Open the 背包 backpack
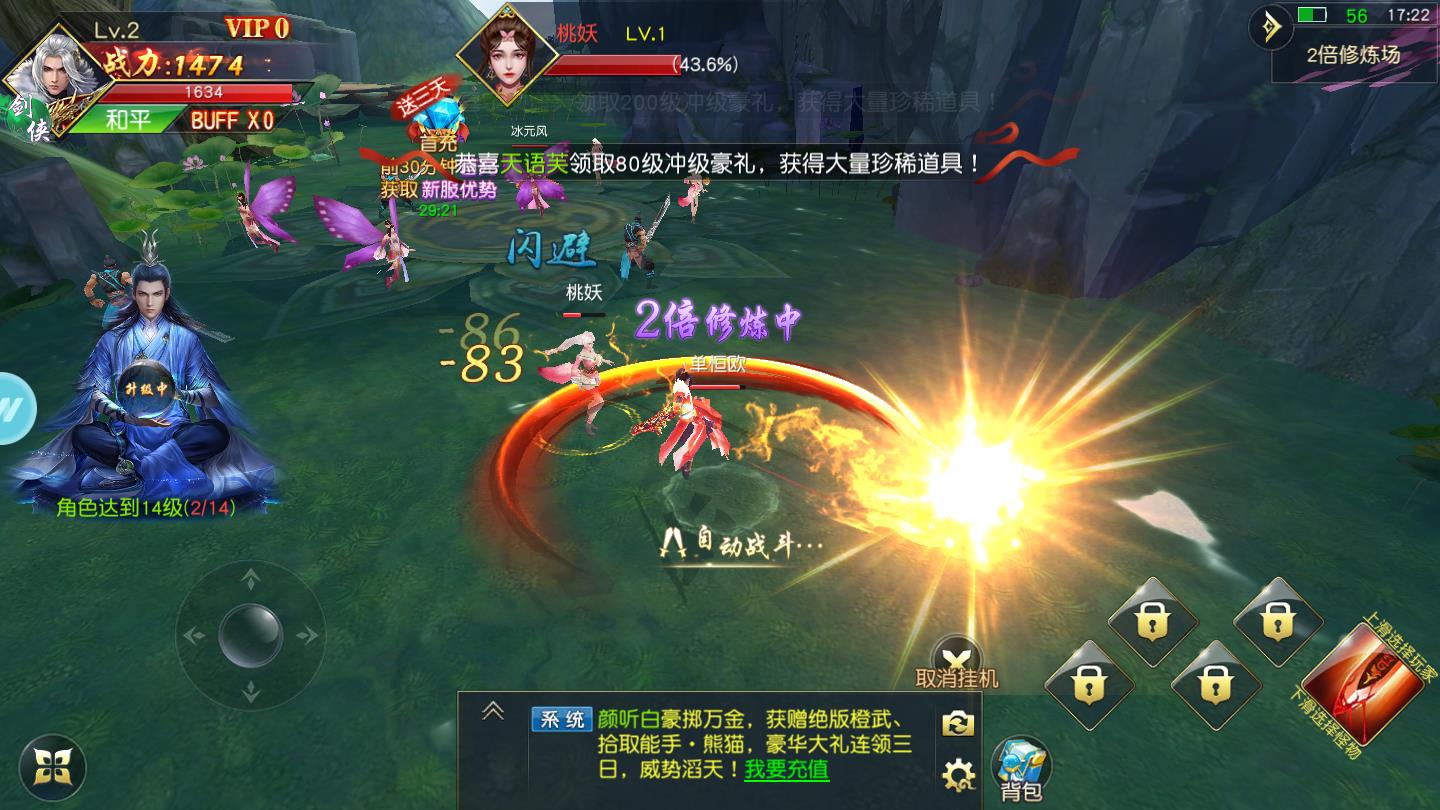The height and width of the screenshot is (810, 1440). coord(1019,767)
